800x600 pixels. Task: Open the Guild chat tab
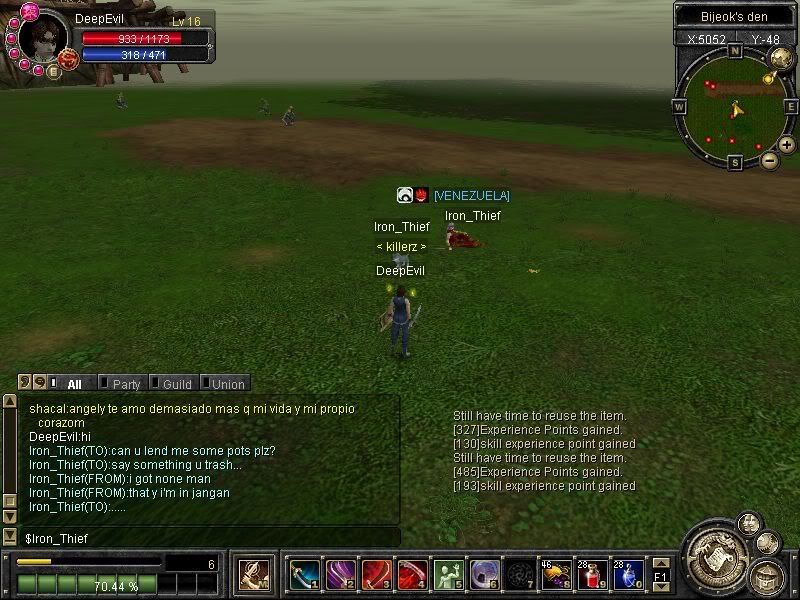pyautogui.click(x=176, y=384)
